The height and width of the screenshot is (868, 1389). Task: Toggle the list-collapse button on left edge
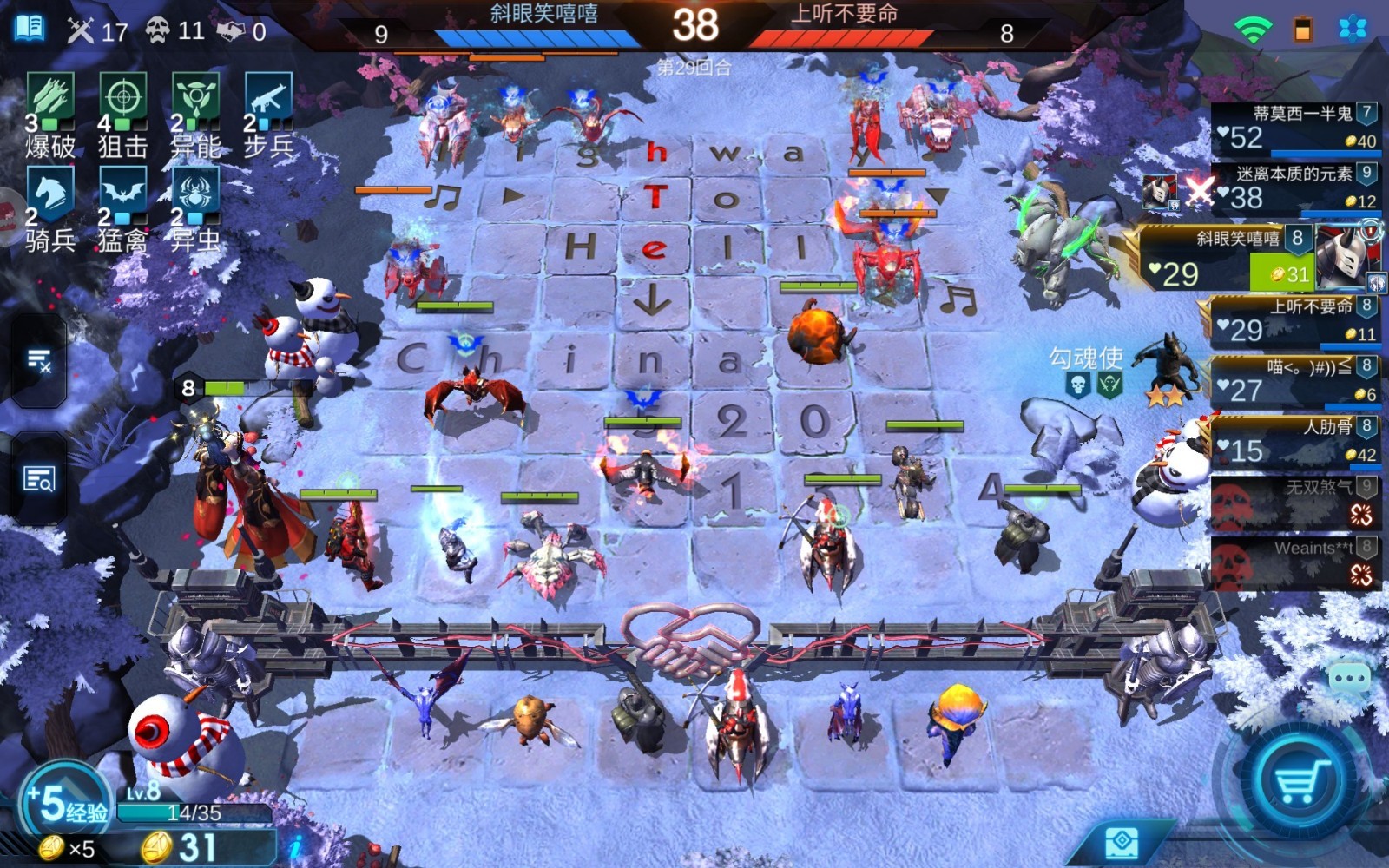[x=38, y=359]
